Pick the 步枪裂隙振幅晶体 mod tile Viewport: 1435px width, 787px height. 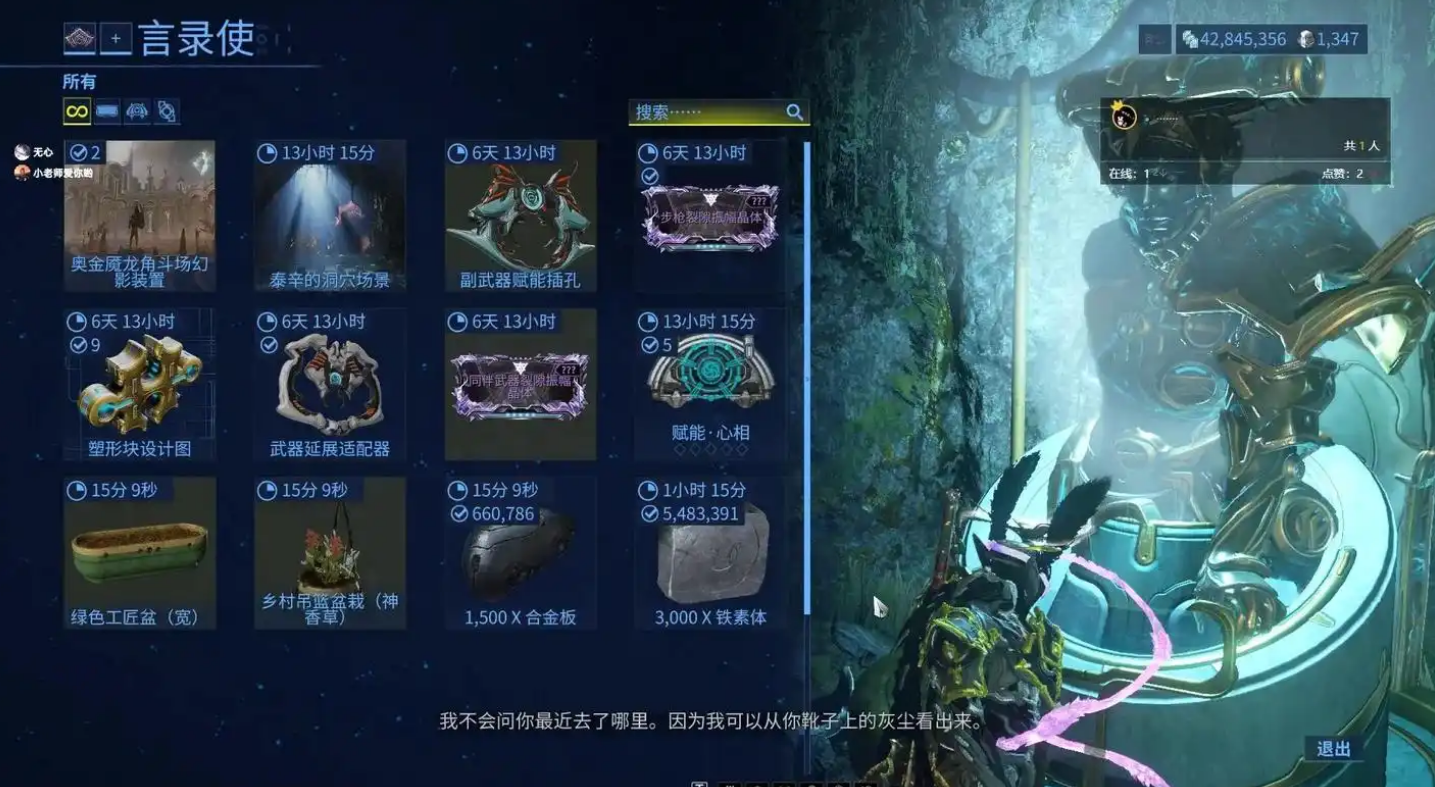pyautogui.click(x=710, y=216)
